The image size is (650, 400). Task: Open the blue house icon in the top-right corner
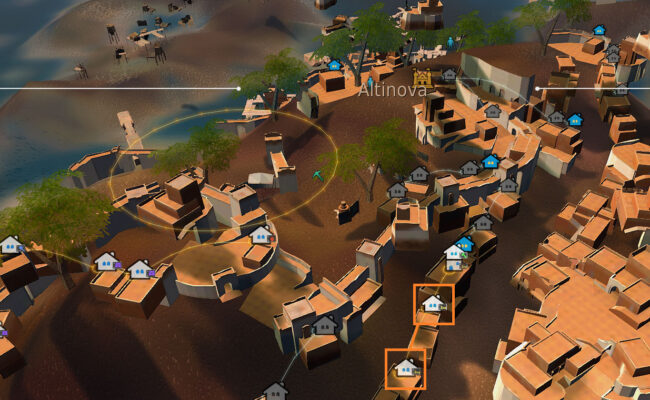tap(599, 30)
